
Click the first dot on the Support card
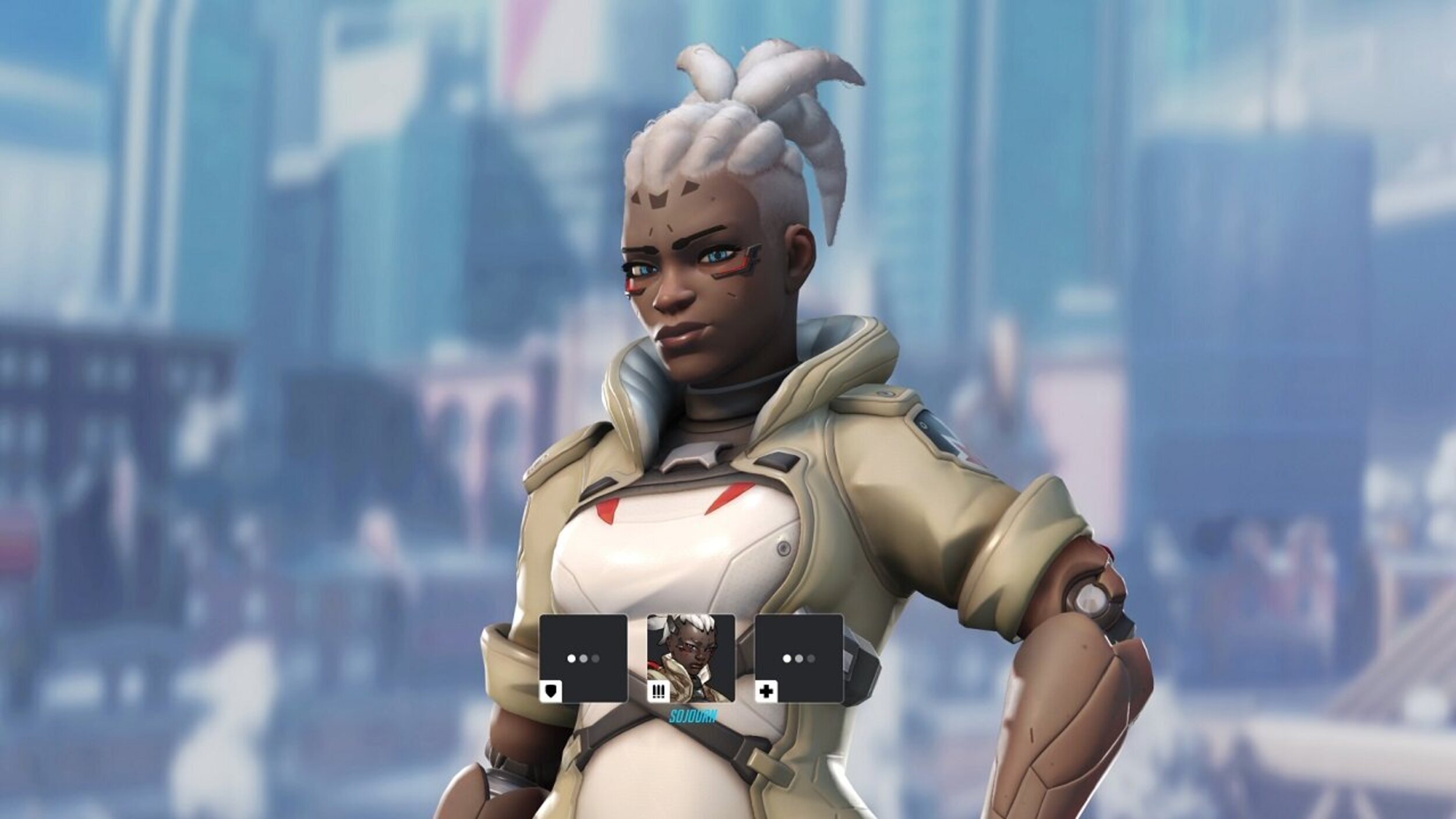pos(786,659)
